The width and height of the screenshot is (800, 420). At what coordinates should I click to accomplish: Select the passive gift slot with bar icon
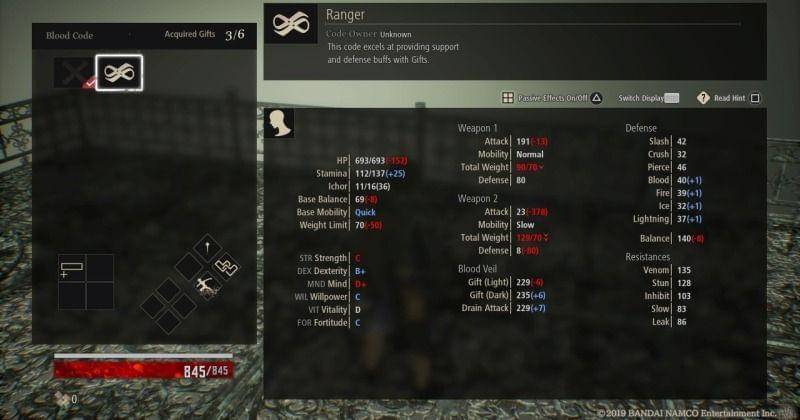(x=72, y=268)
